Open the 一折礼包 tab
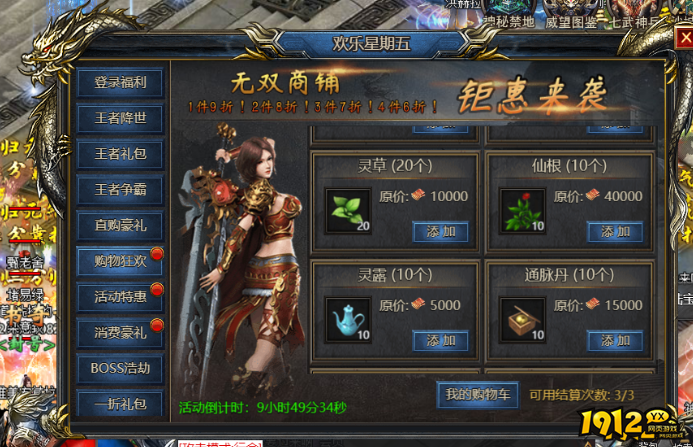 tap(120, 404)
